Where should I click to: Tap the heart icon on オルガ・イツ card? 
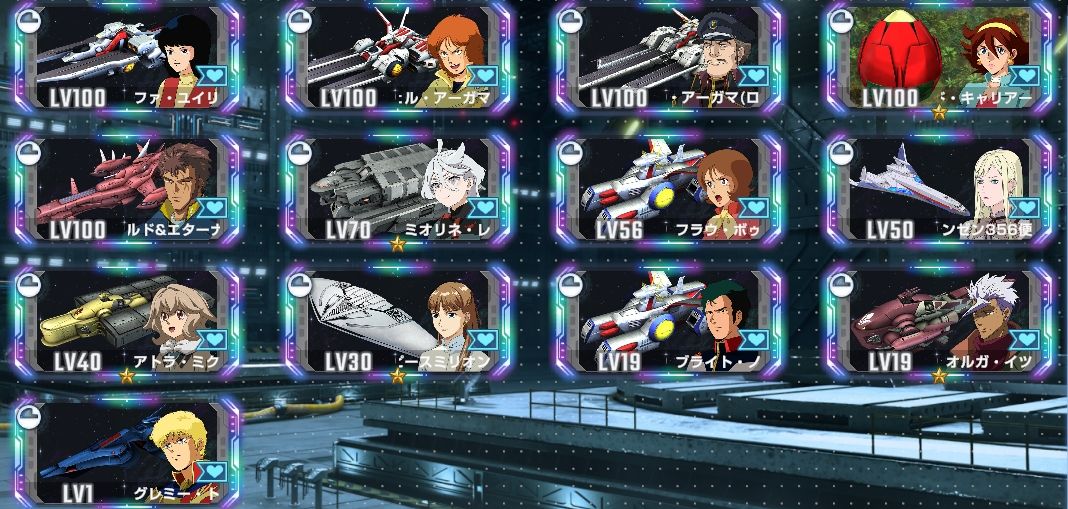[x=1024, y=340]
